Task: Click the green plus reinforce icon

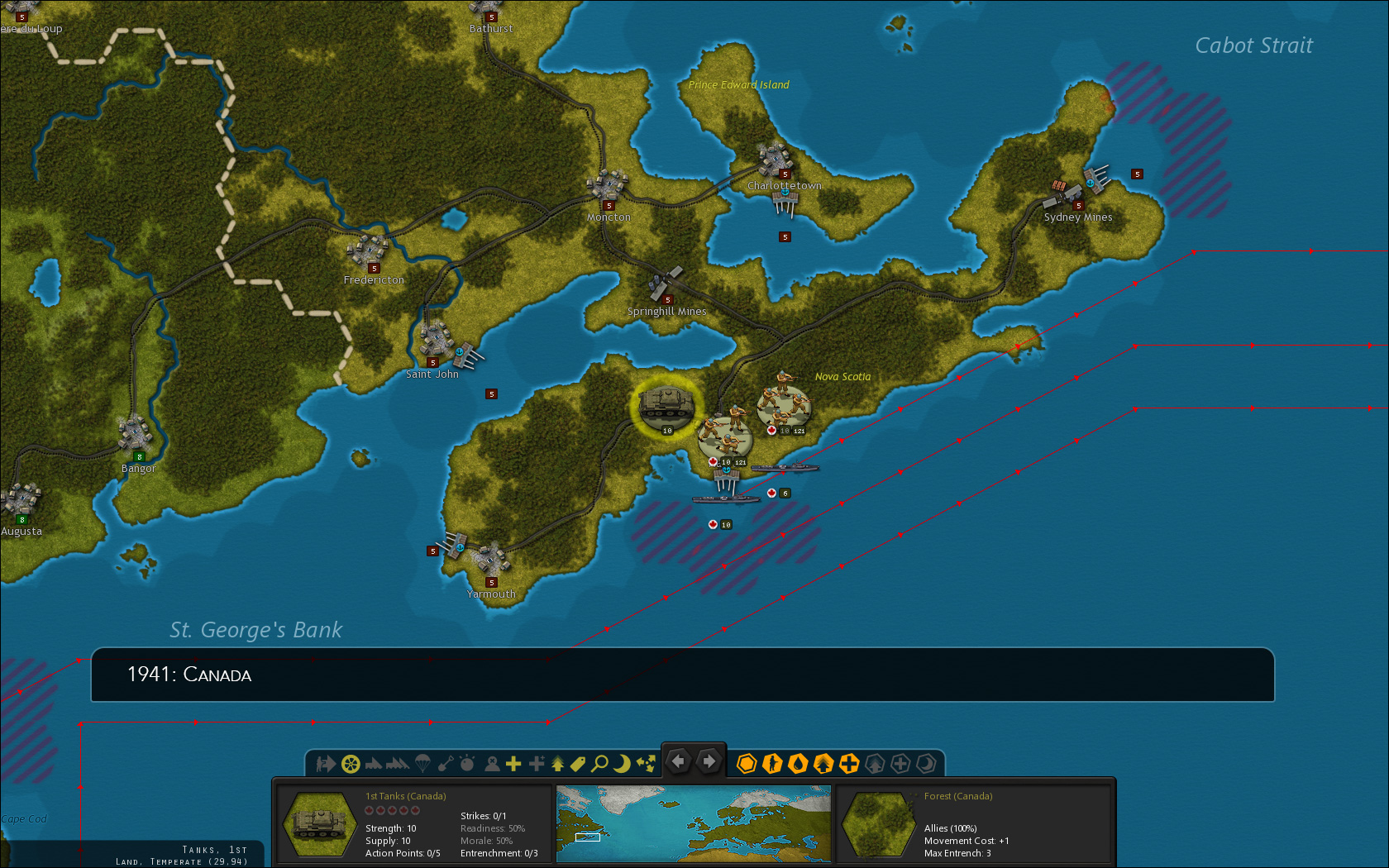Action: [x=513, y=764]
